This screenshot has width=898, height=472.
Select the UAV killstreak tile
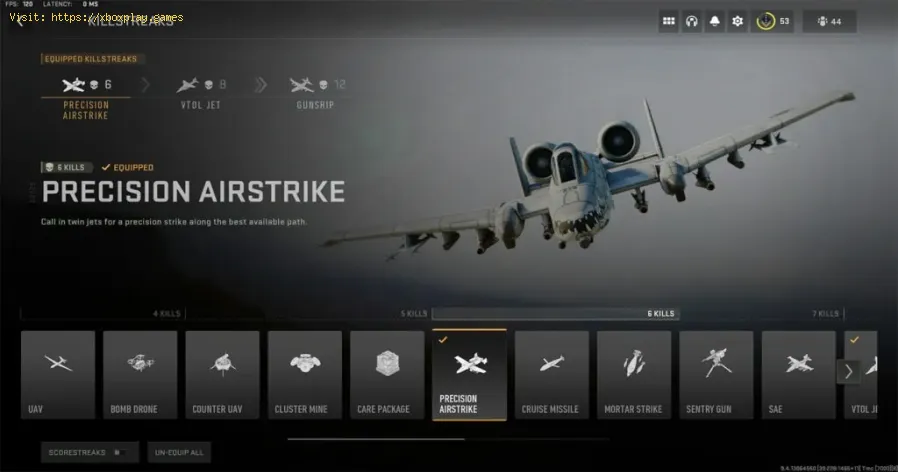[58, 374]
